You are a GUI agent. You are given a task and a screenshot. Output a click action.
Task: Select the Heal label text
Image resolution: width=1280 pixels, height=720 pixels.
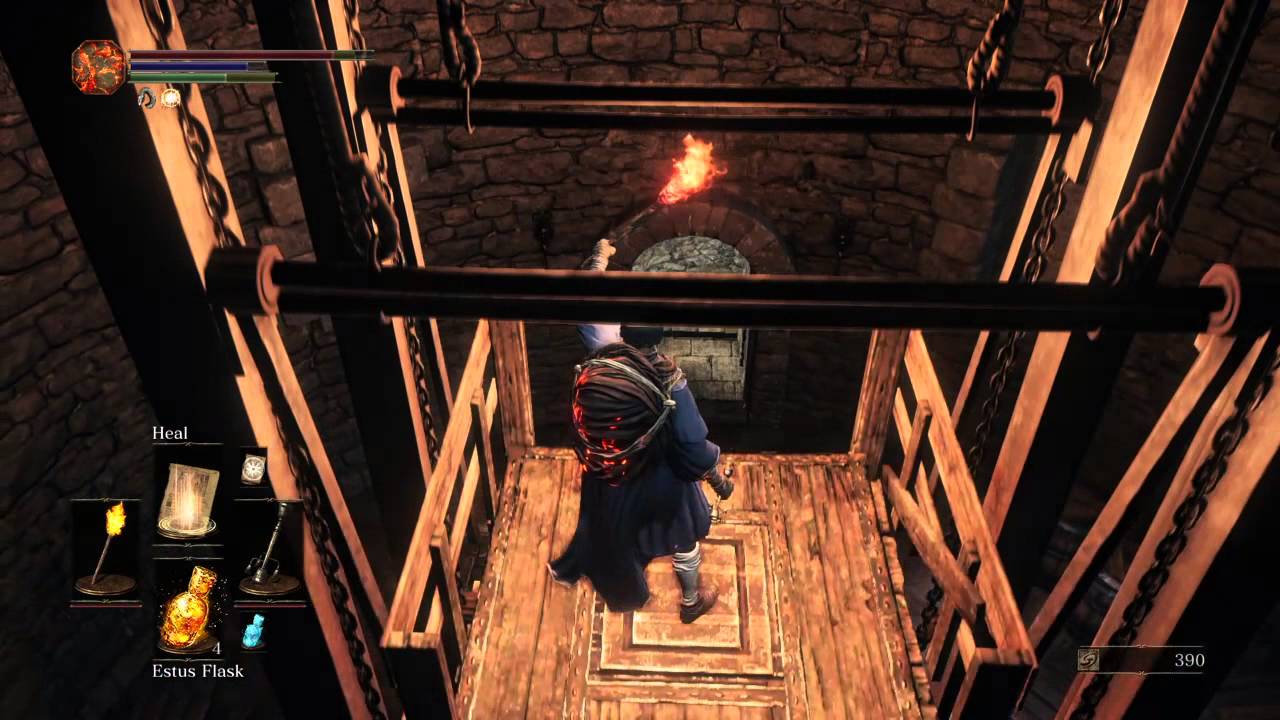(171, 433)
